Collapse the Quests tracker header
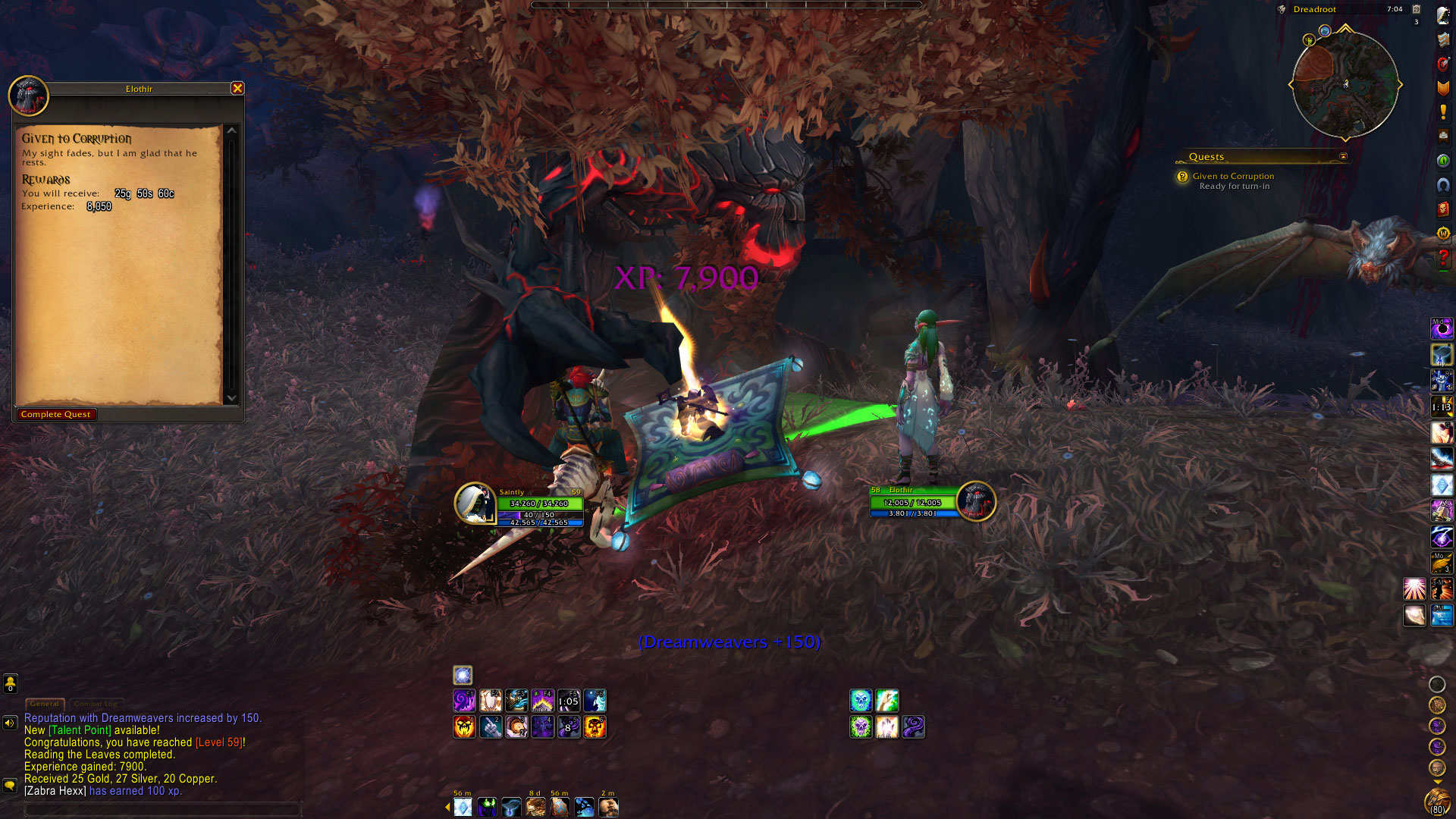 [1343, 157]
